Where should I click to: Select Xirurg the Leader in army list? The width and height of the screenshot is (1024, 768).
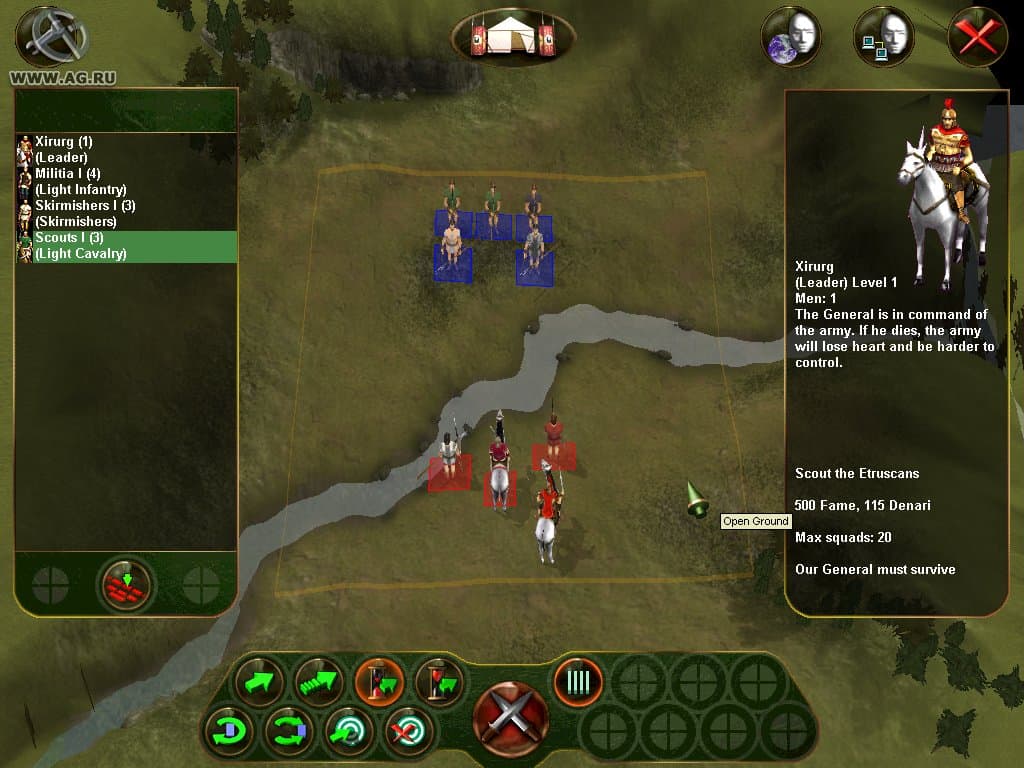(64, 149)
